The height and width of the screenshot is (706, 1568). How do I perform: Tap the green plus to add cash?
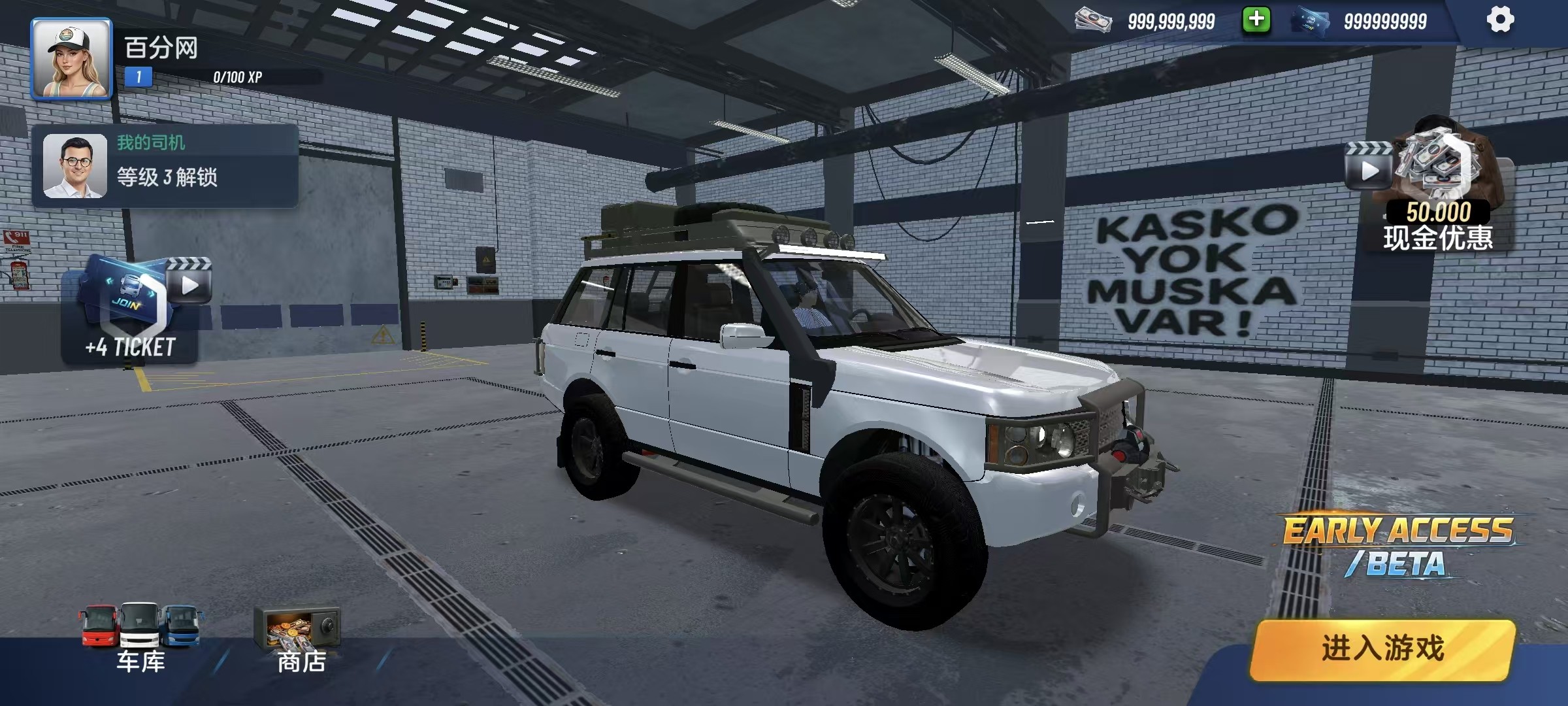pyautogui.click(x=1256, y=20)
